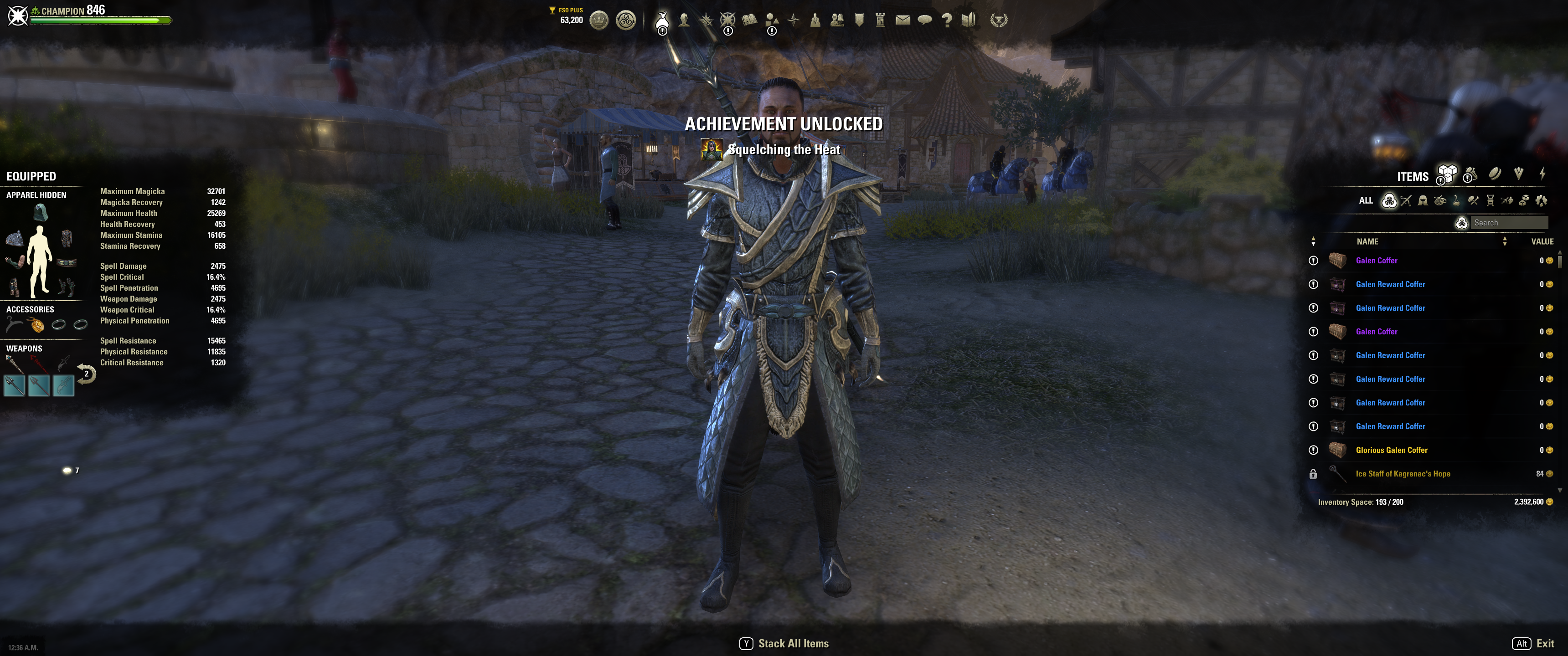
Task: Open the Alliance War tower icon
Action: (880, 20)
